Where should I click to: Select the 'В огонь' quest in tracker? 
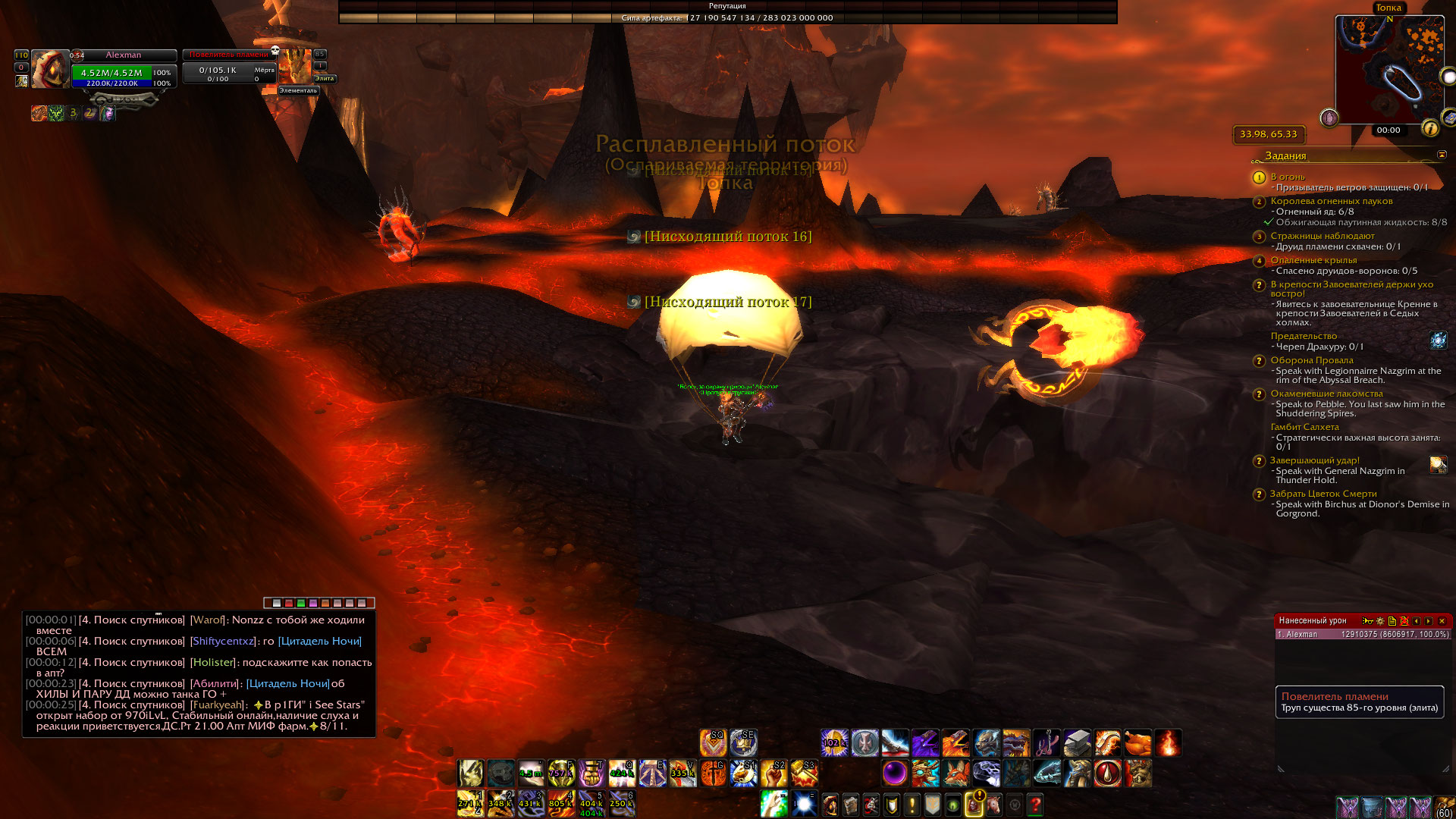pyautogui.click(x=1288, y=177)
